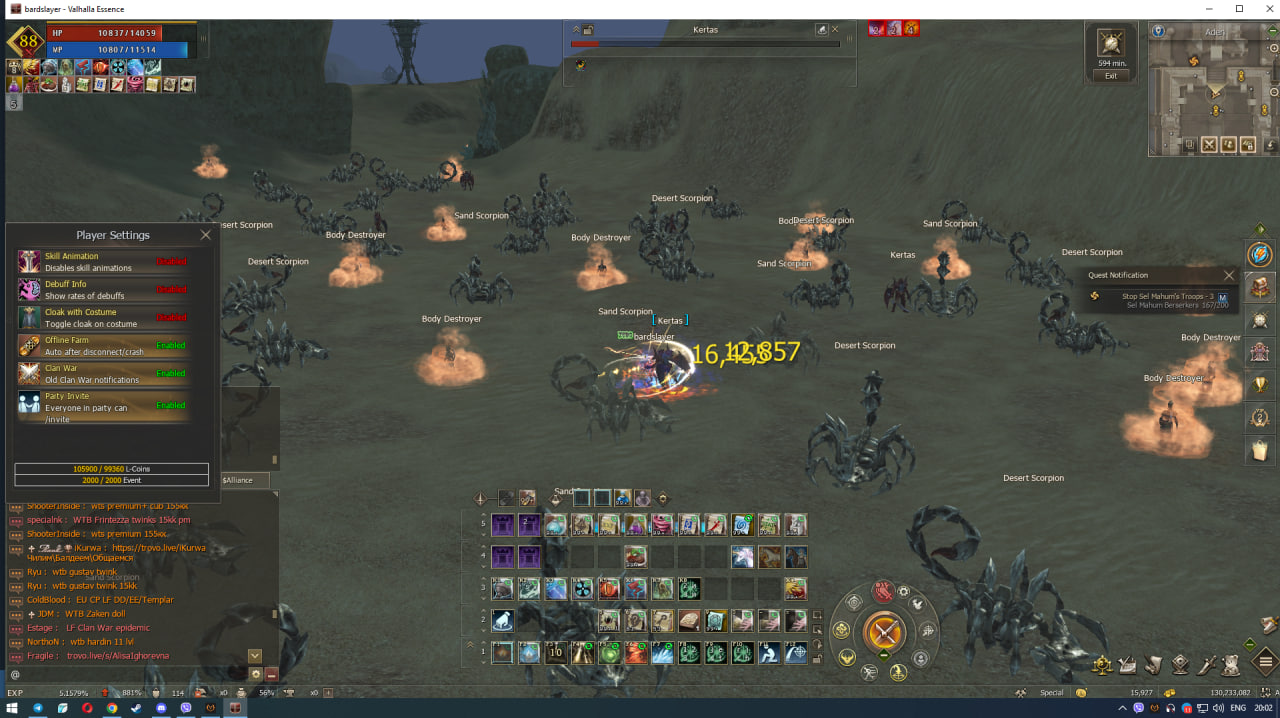Toggle the Debuff Info setting
This screenshot has height=718, width=1280.
(x=171, y=289)
